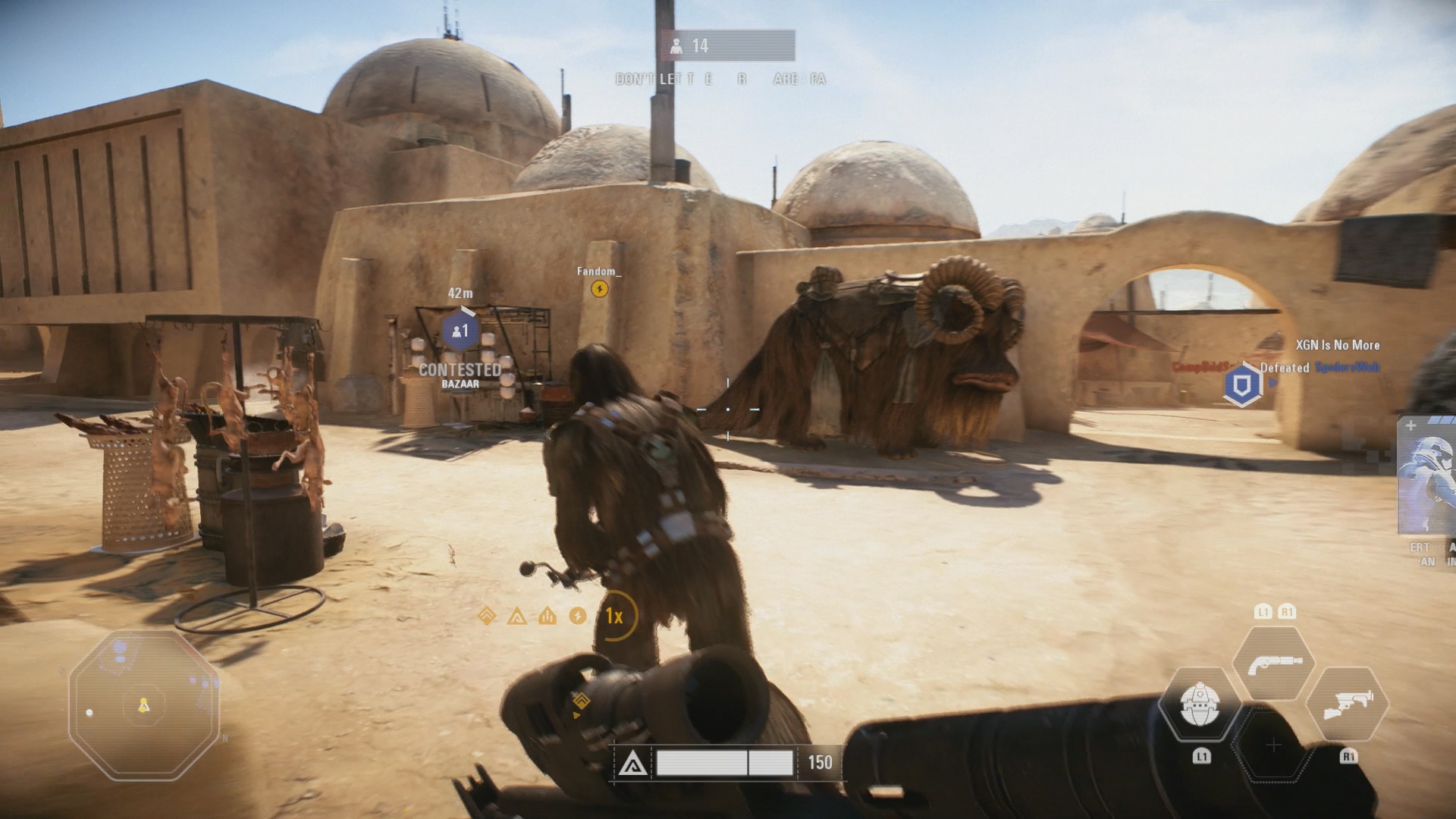The image size is (1456, 819).
Task: Open the stormtrooper card panel
Action: click(x=1427, y=476)
